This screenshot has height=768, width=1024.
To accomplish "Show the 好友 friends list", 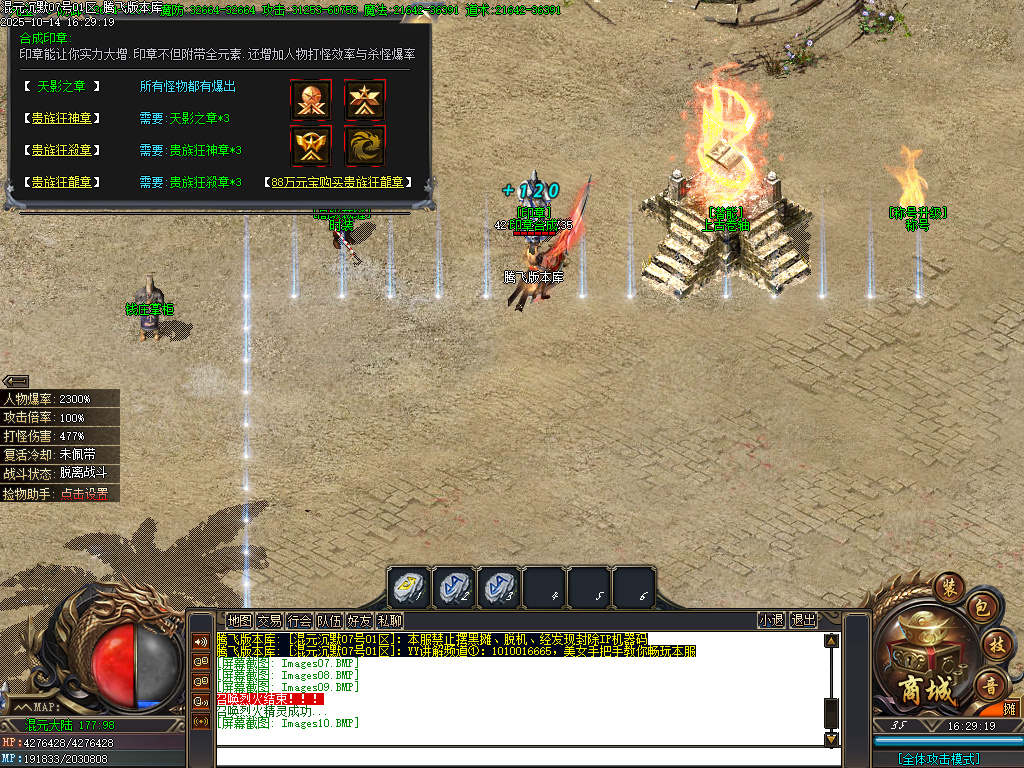I will tap(359, 620).
